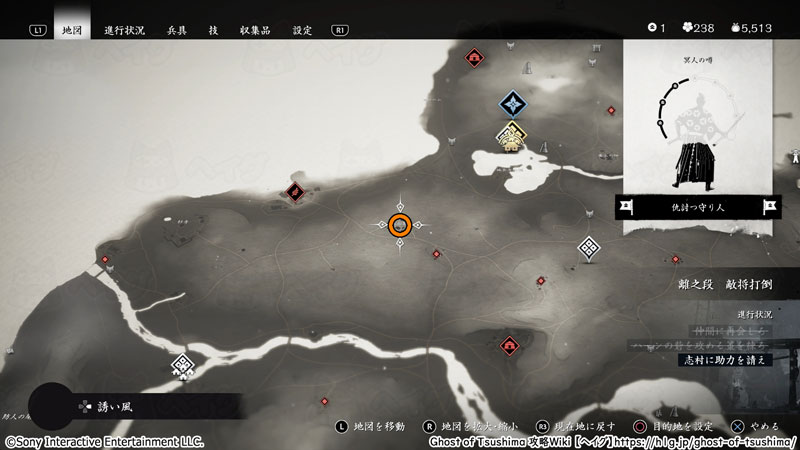Viewport: 800px width, 450px height.
Task: Select the 地図 map tab
Action: click(71, 30)
